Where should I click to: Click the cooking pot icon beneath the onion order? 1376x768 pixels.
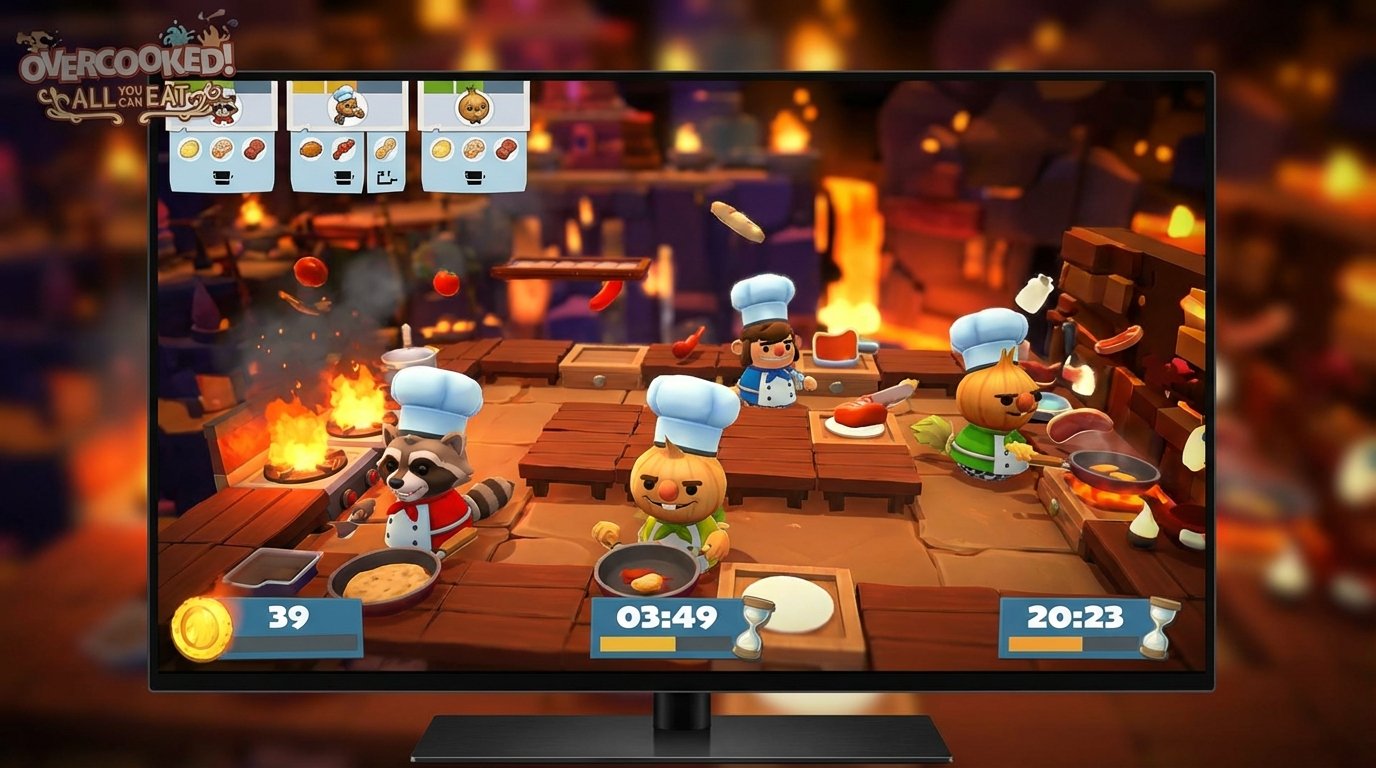pyautogui.click(x=473, y=177)
